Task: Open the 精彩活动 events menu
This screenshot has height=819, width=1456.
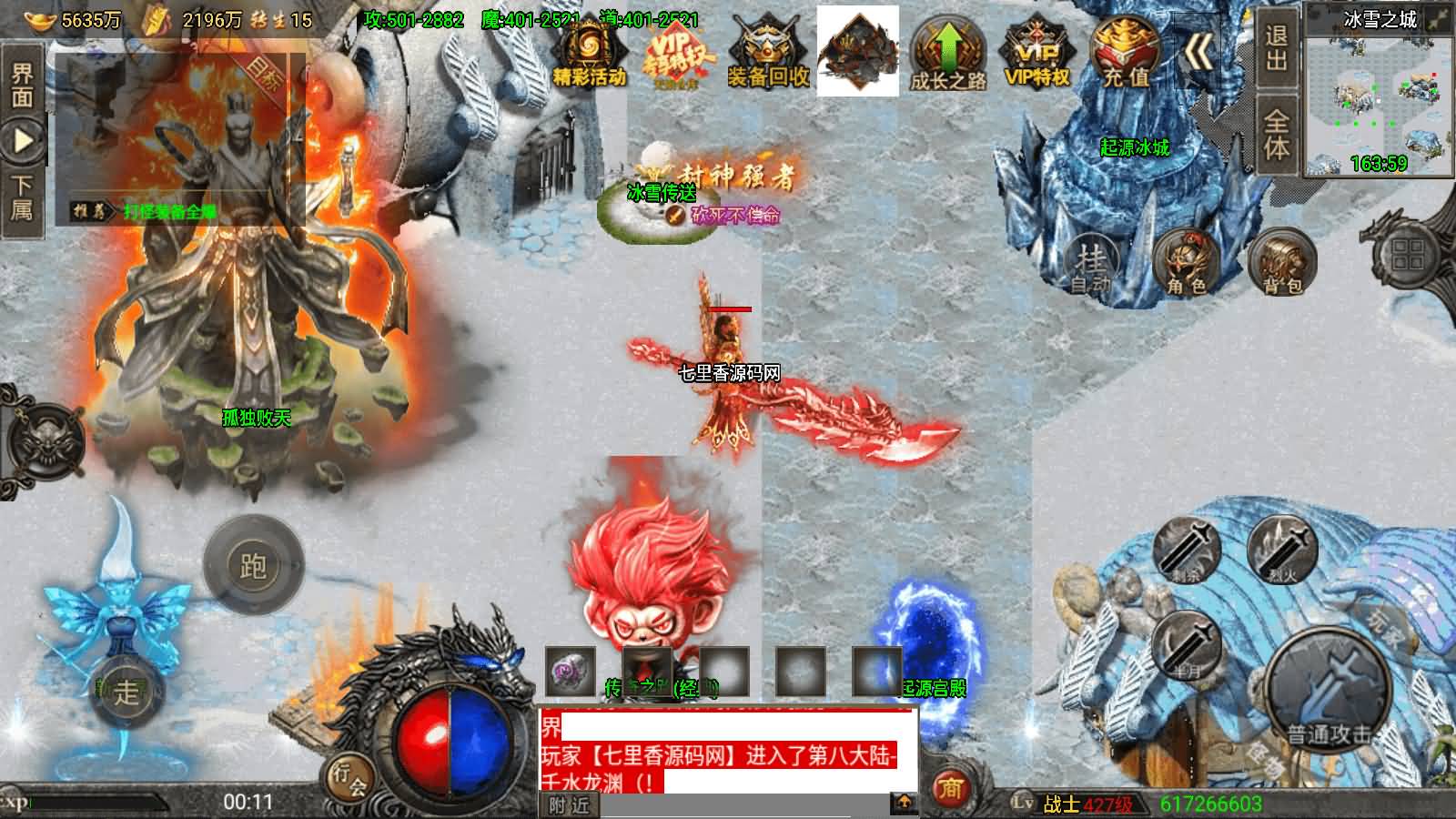Action: coord(589,53)
